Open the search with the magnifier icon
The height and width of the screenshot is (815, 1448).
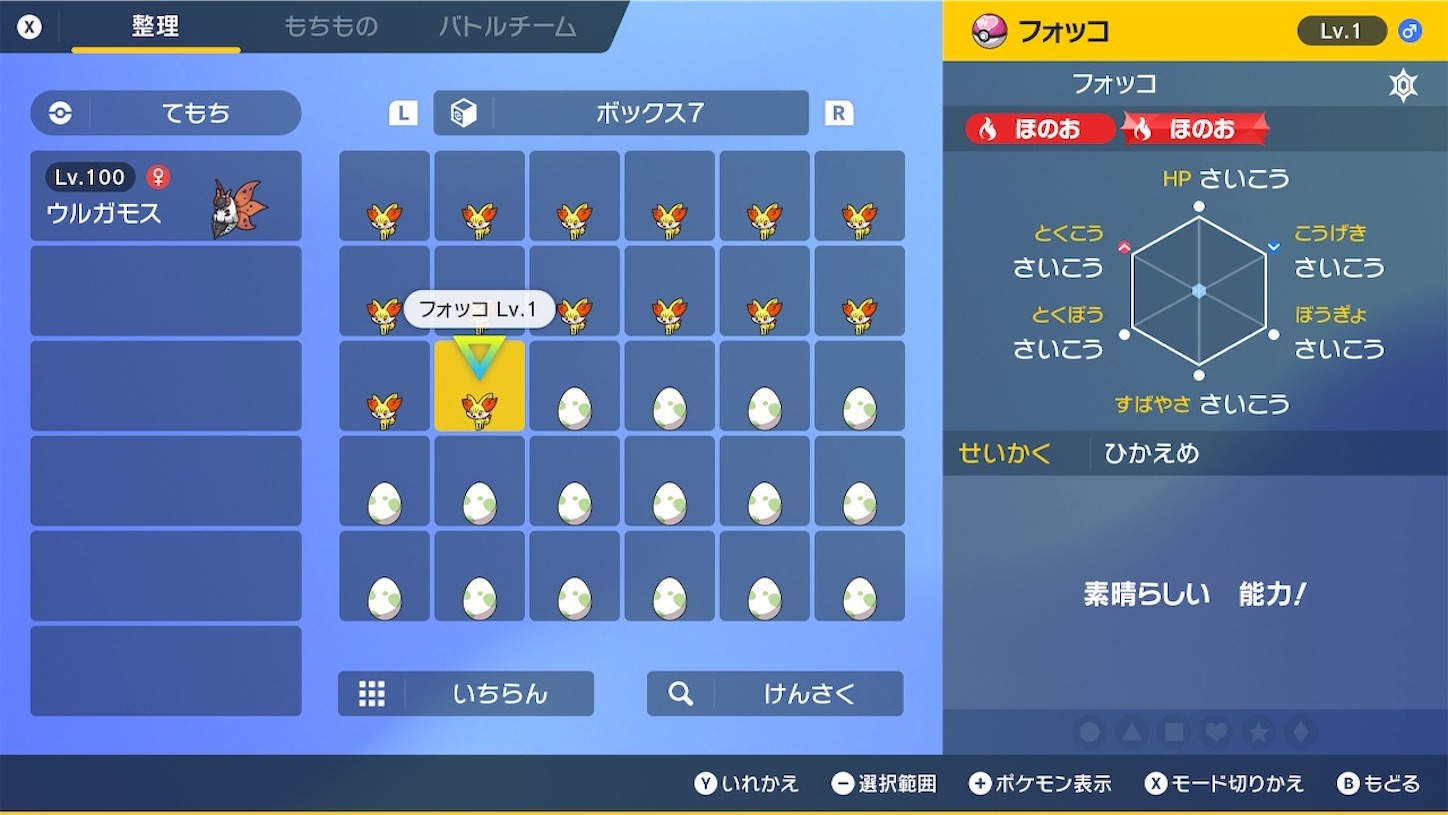pyautogui.click(x=679, y=694)
